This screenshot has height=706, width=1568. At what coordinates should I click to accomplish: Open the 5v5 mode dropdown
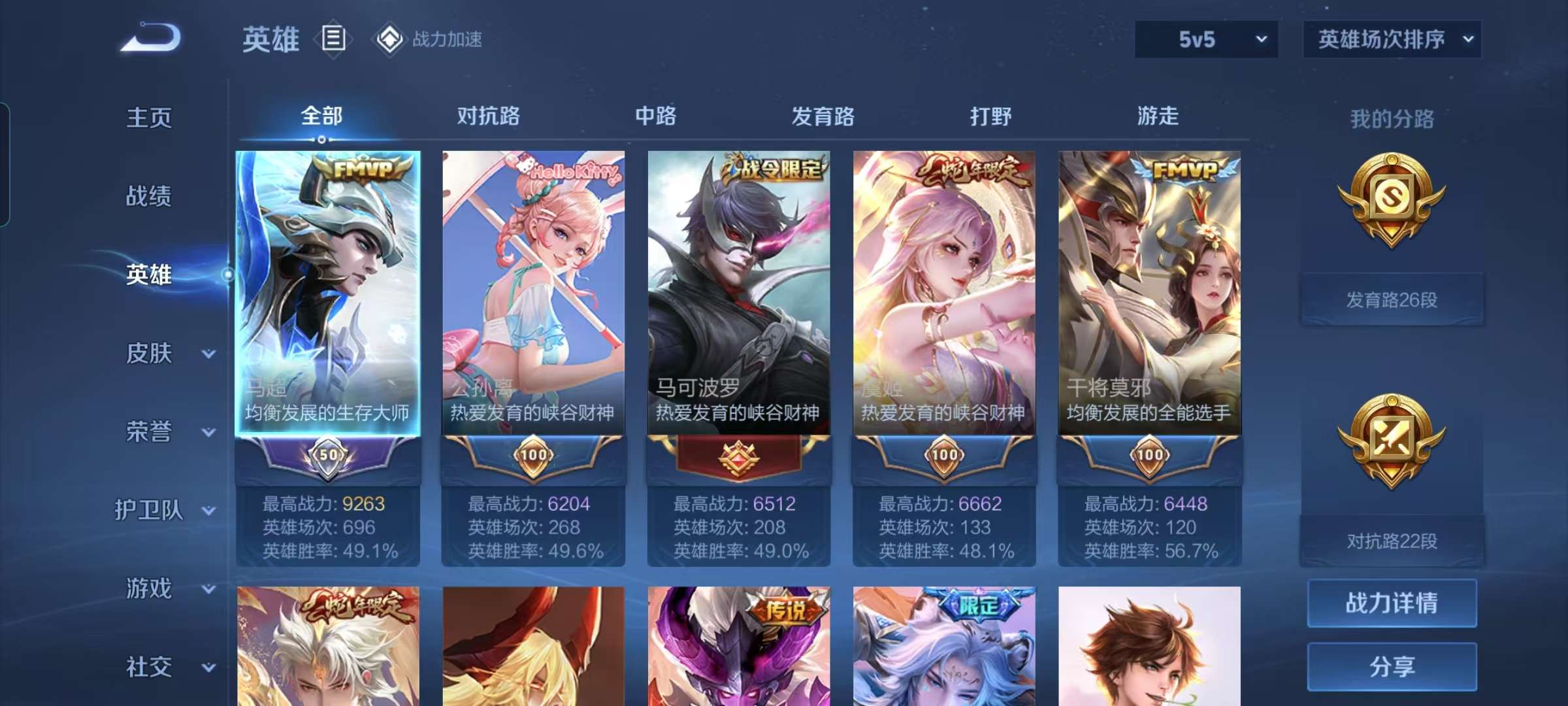[1204, 39]
